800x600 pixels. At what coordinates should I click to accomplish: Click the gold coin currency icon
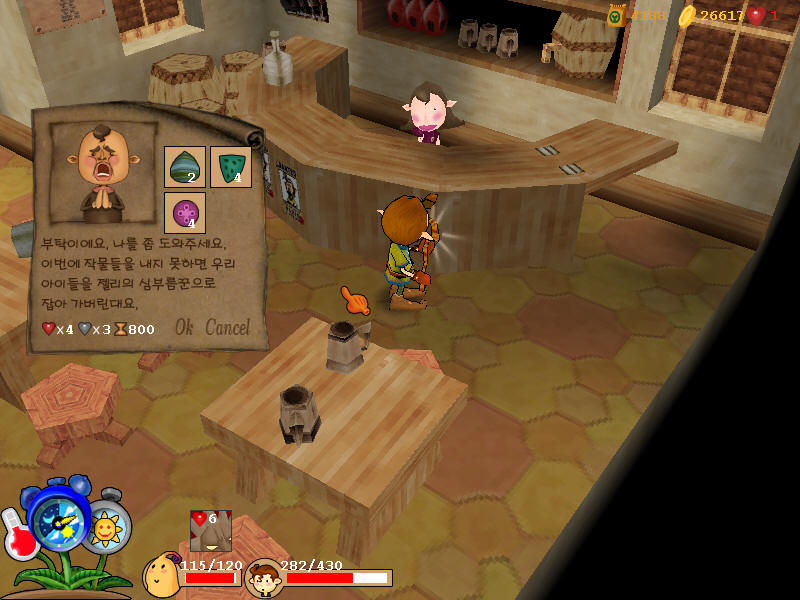click(686, 16)
